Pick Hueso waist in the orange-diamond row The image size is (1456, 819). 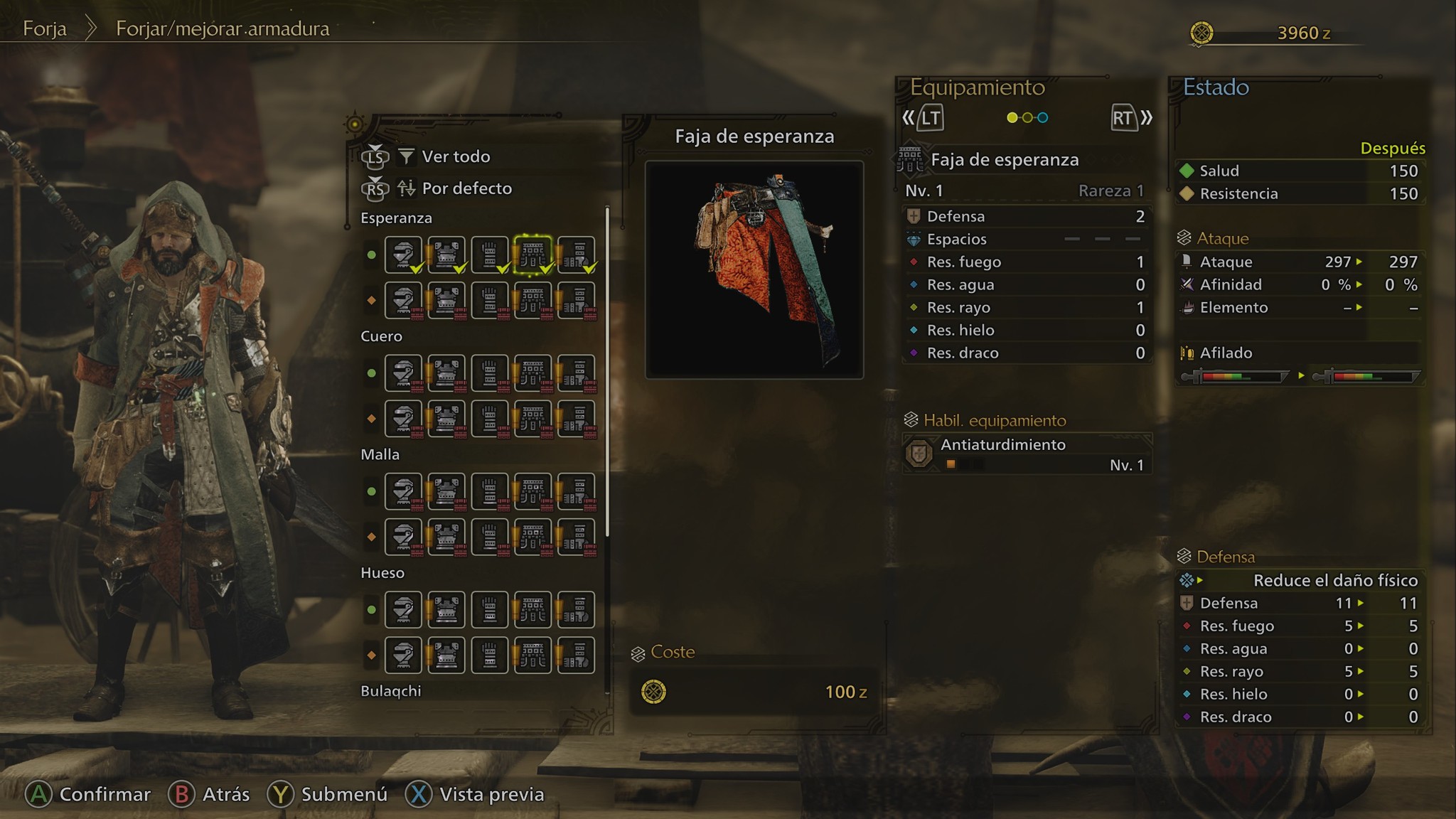[532, 655]
